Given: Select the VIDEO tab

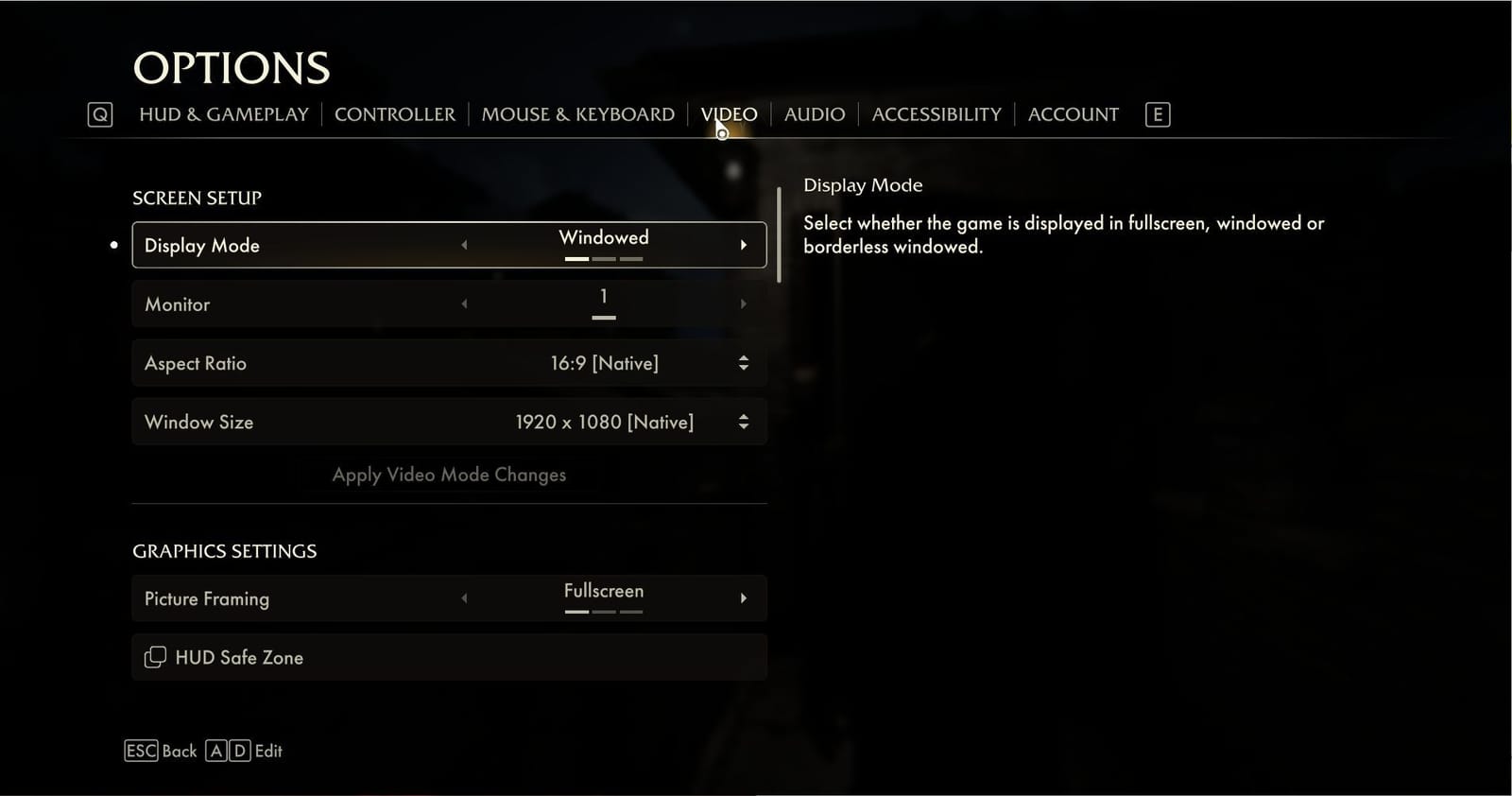Looking at the screenshot, I should 728,113.
